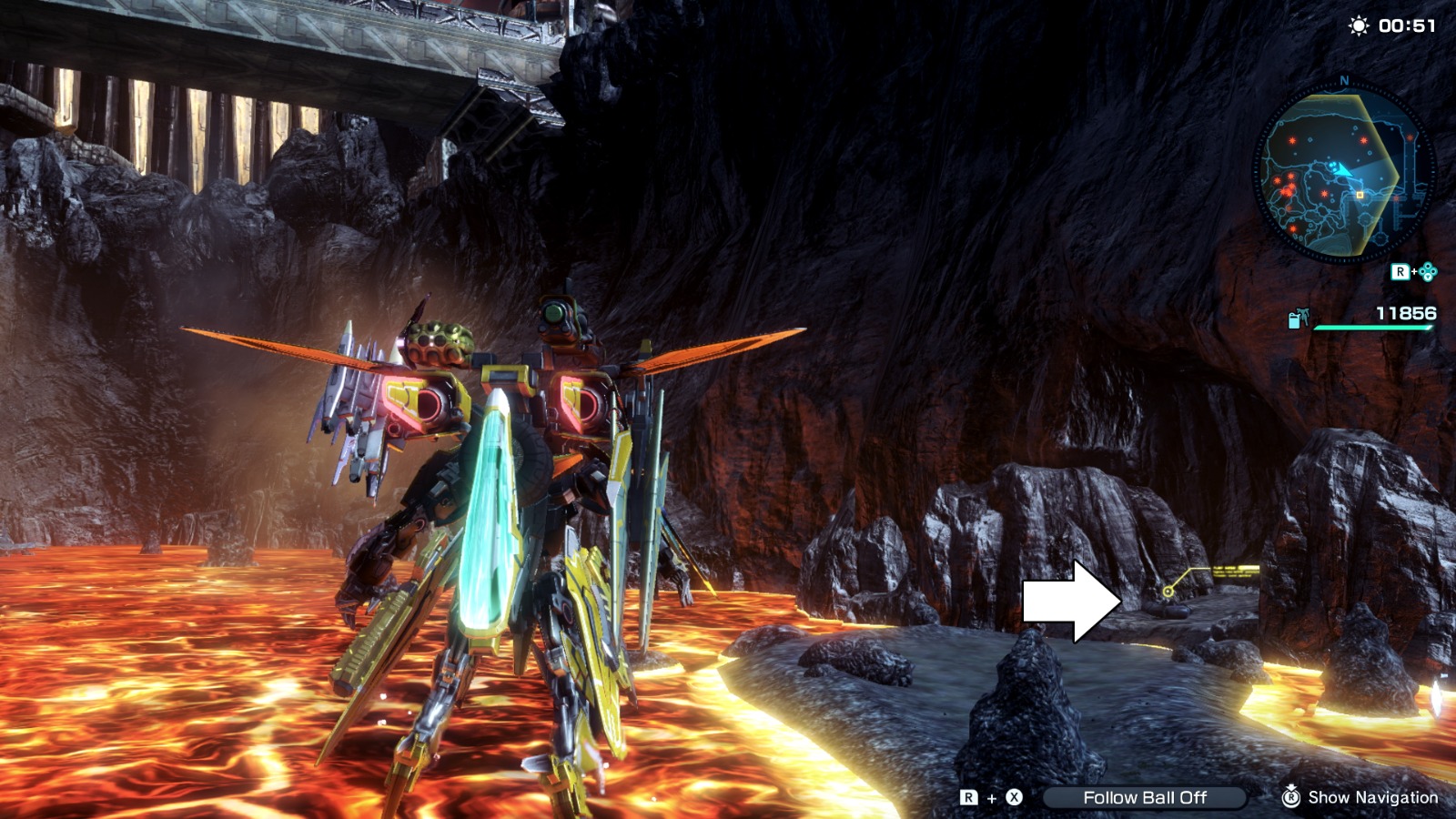Select the X button icon in the bottom bar
Image resolution: width=1456 pixels, height=819 pixels.
1014,797
